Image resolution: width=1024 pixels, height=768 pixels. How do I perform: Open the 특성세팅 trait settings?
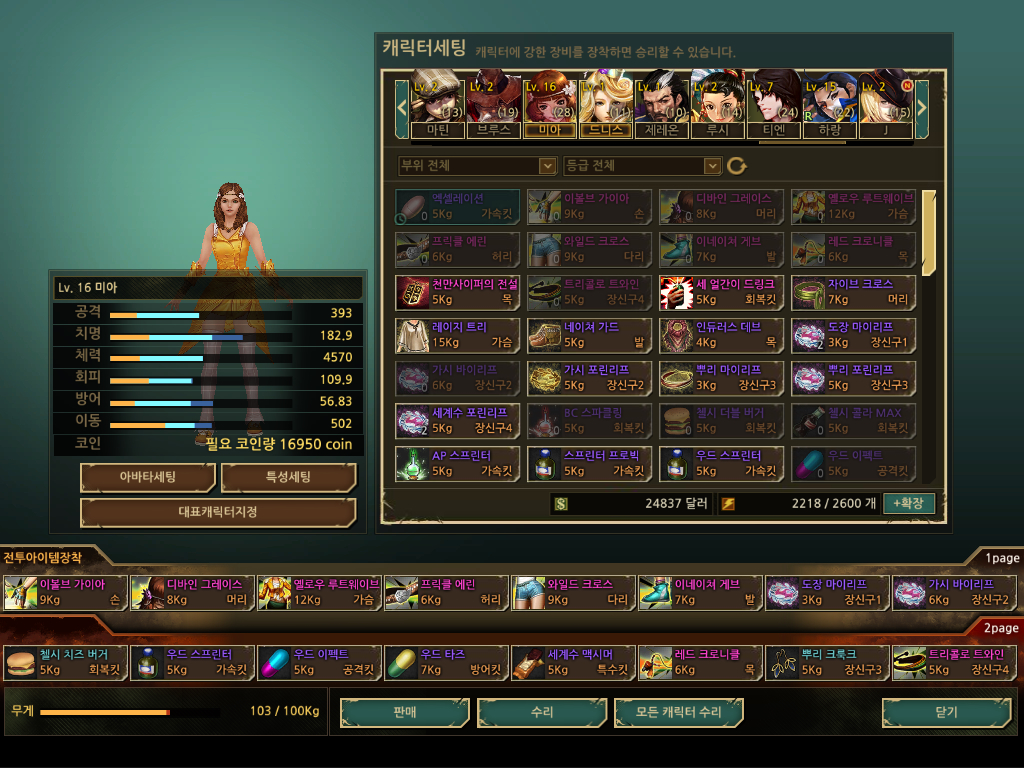(288, 477)
